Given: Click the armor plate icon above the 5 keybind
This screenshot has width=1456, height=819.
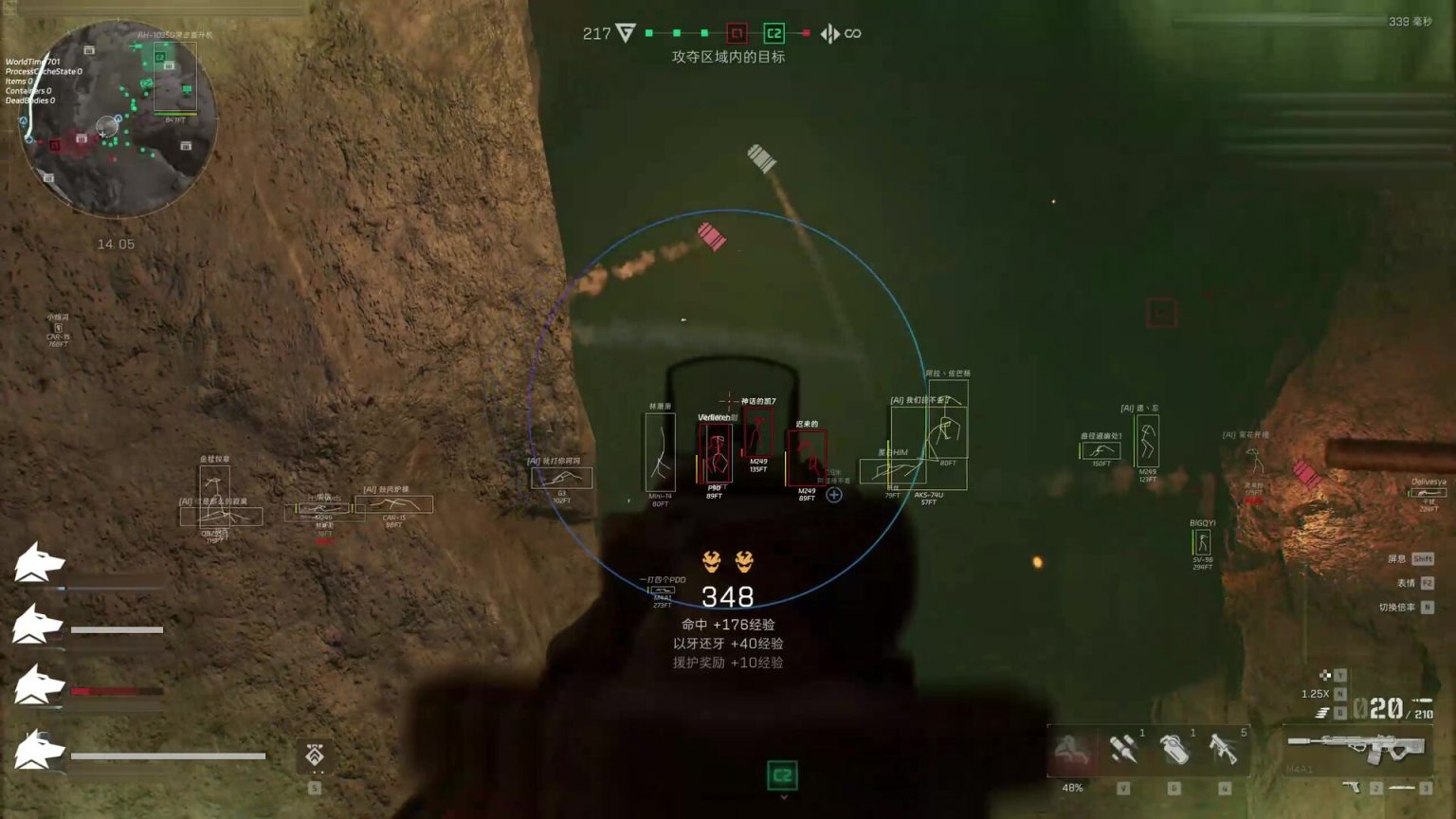Looking at the screenshot, I should [313, 756].
